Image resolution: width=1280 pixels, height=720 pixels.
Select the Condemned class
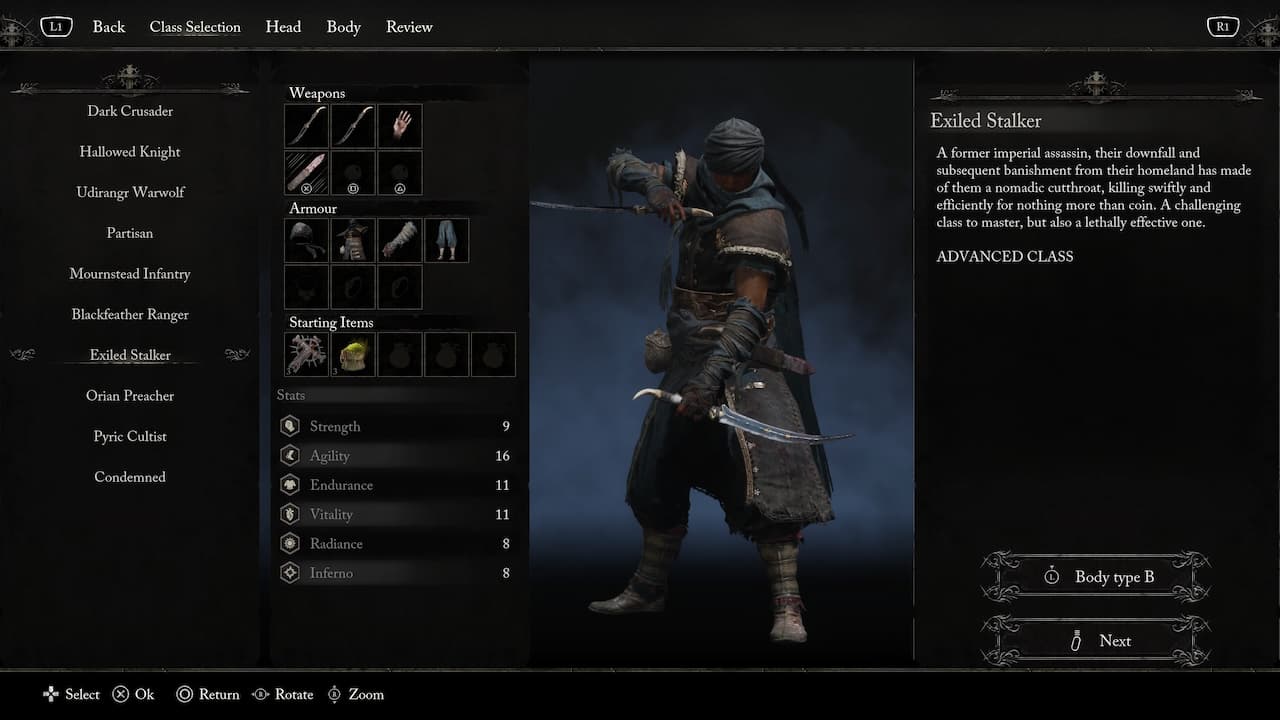pyautogui.click(x=129, y=477)
